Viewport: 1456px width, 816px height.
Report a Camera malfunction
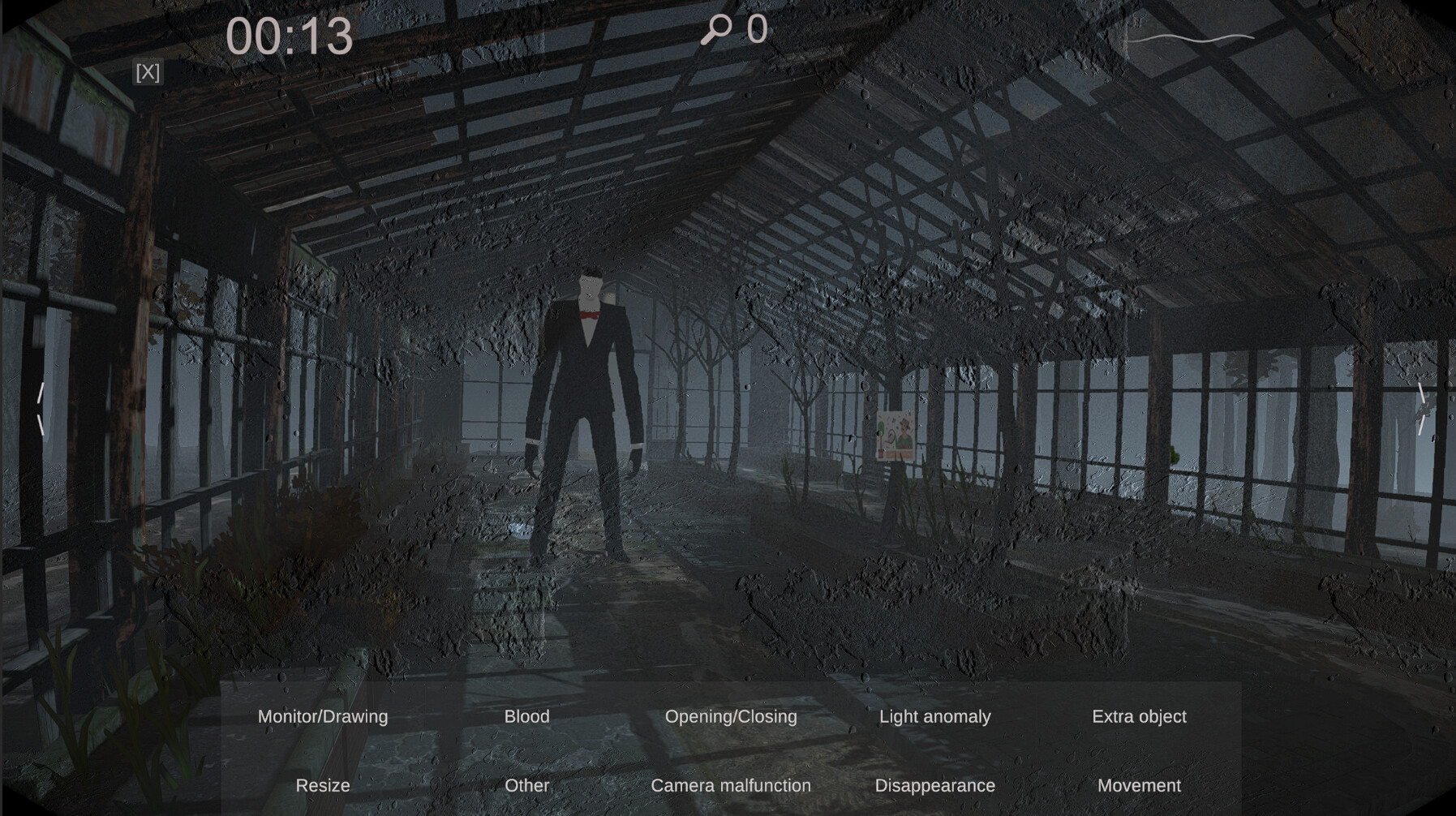[x=730, y=785]
